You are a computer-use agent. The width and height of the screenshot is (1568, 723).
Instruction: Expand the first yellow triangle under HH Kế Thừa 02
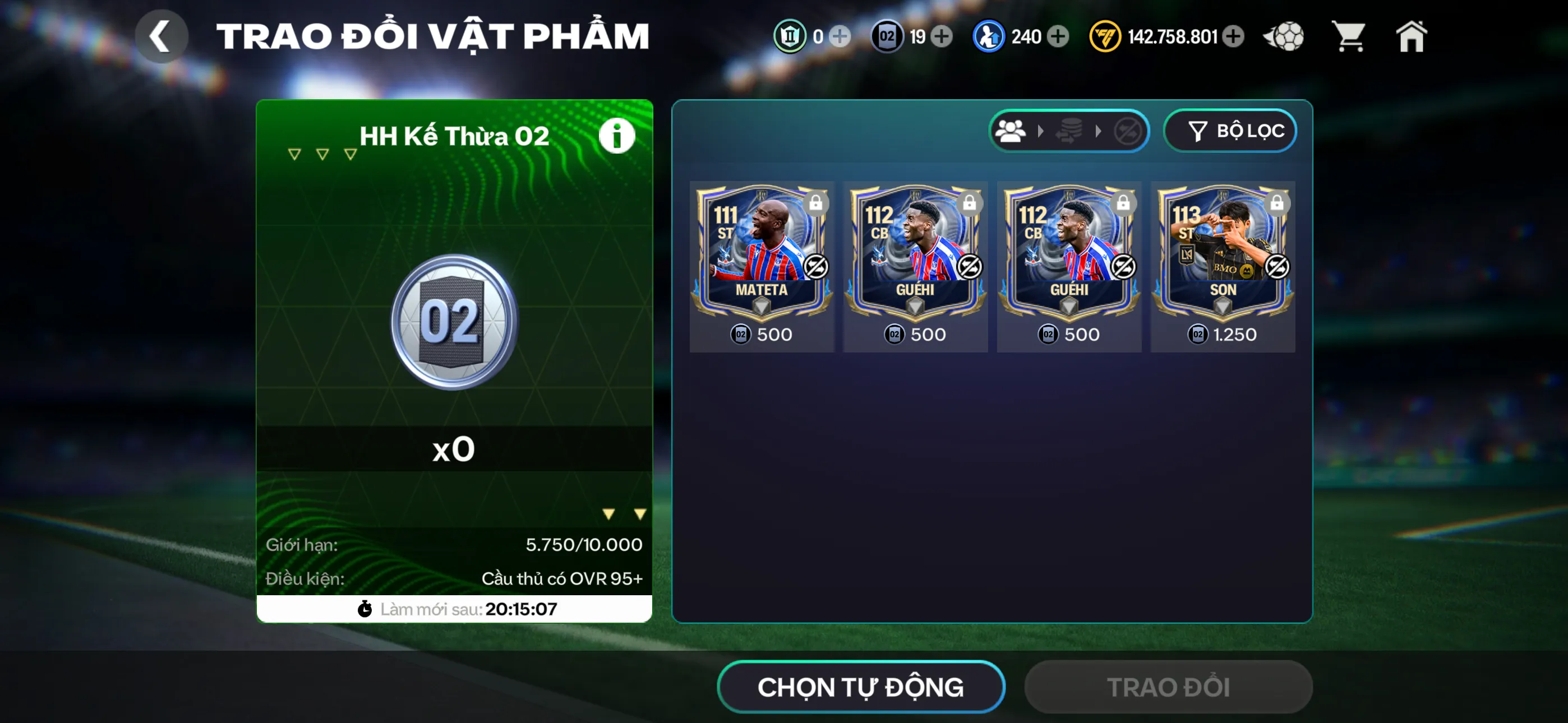point(294,154)
